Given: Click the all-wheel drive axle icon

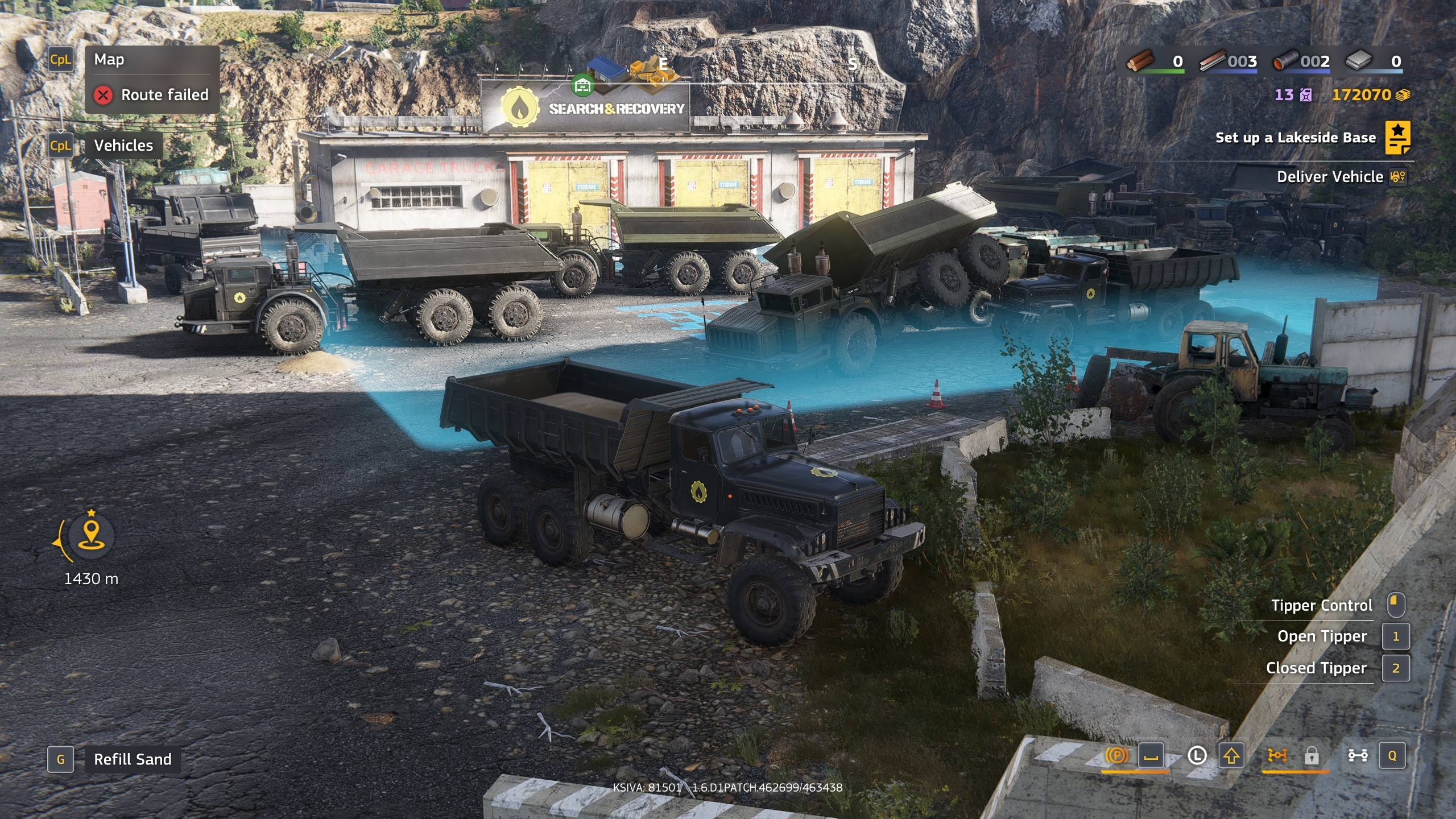Looking at the screenshot, I should (1278, 754).
